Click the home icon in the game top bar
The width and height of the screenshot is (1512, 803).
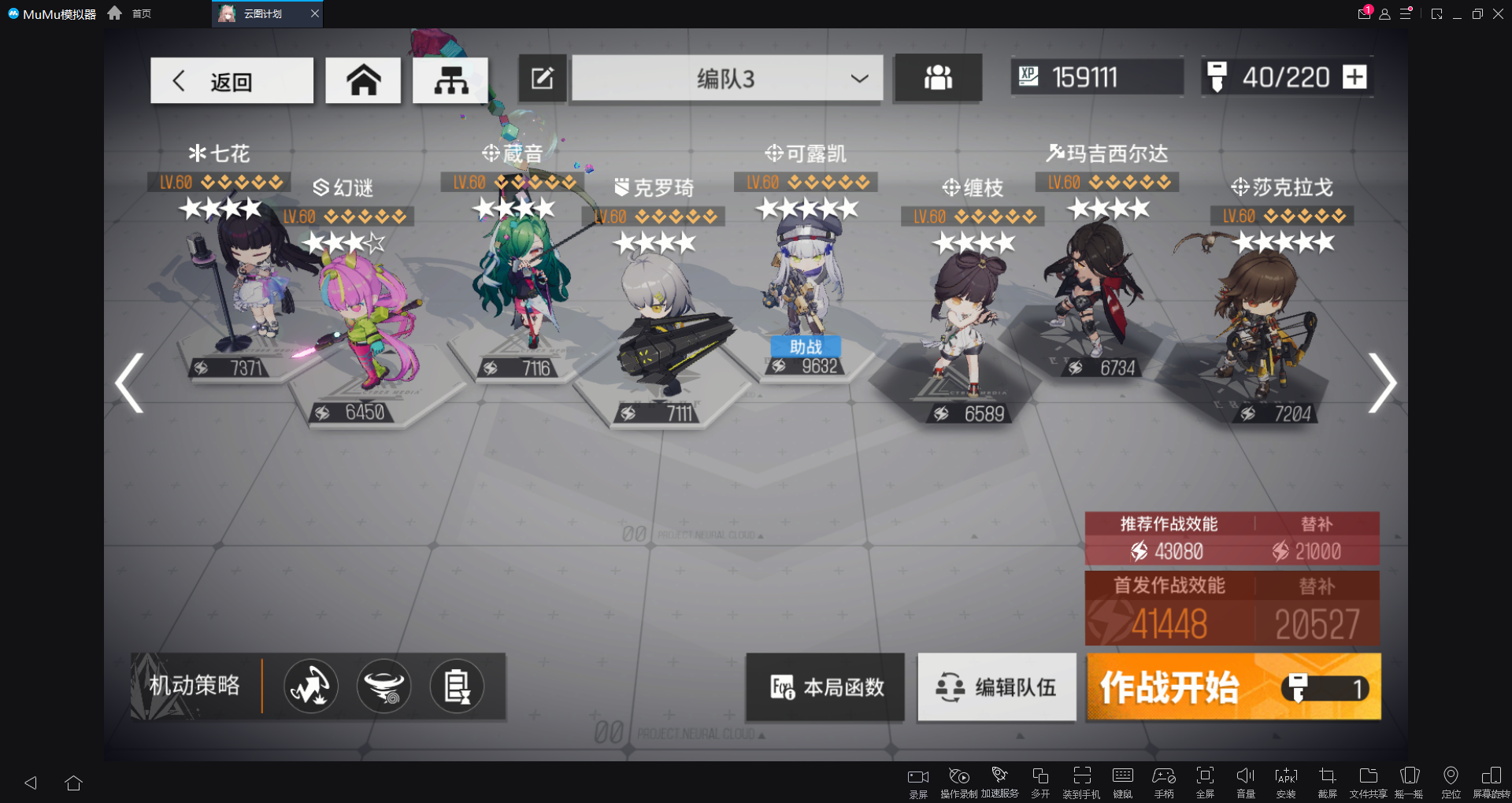pos(362,79)
